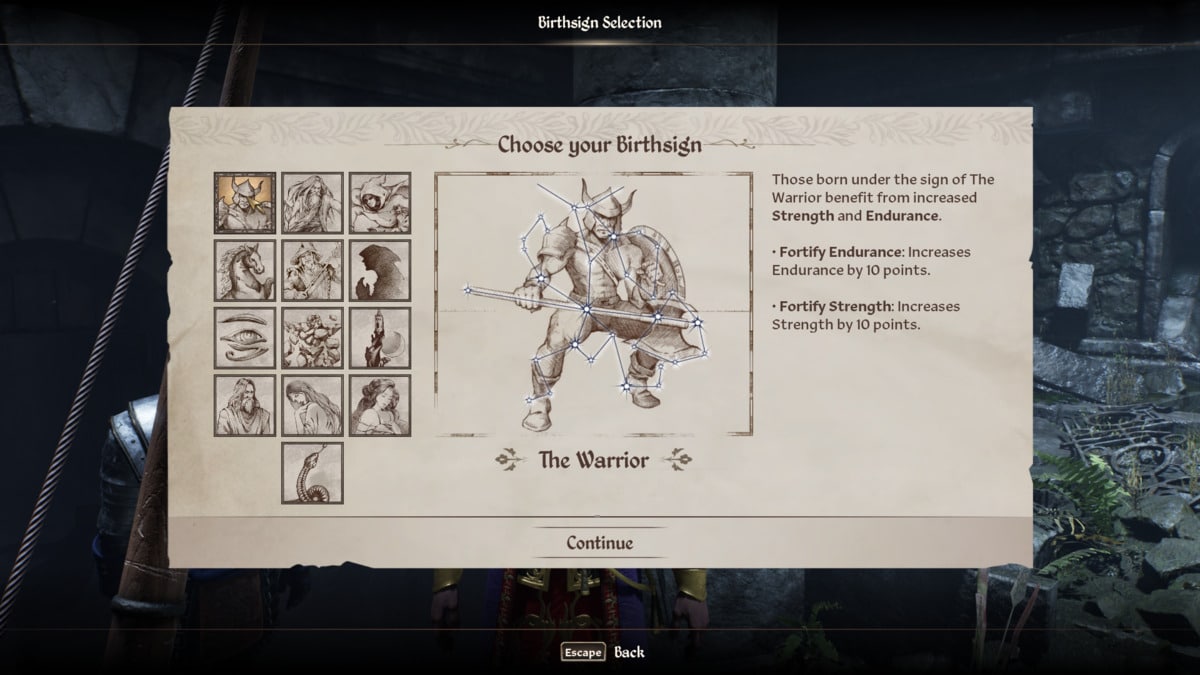The width and height of the screenshot is (1200, 675).
Task: Pick the coiled Serpent birthsign
Action: (x=312, y=473)
